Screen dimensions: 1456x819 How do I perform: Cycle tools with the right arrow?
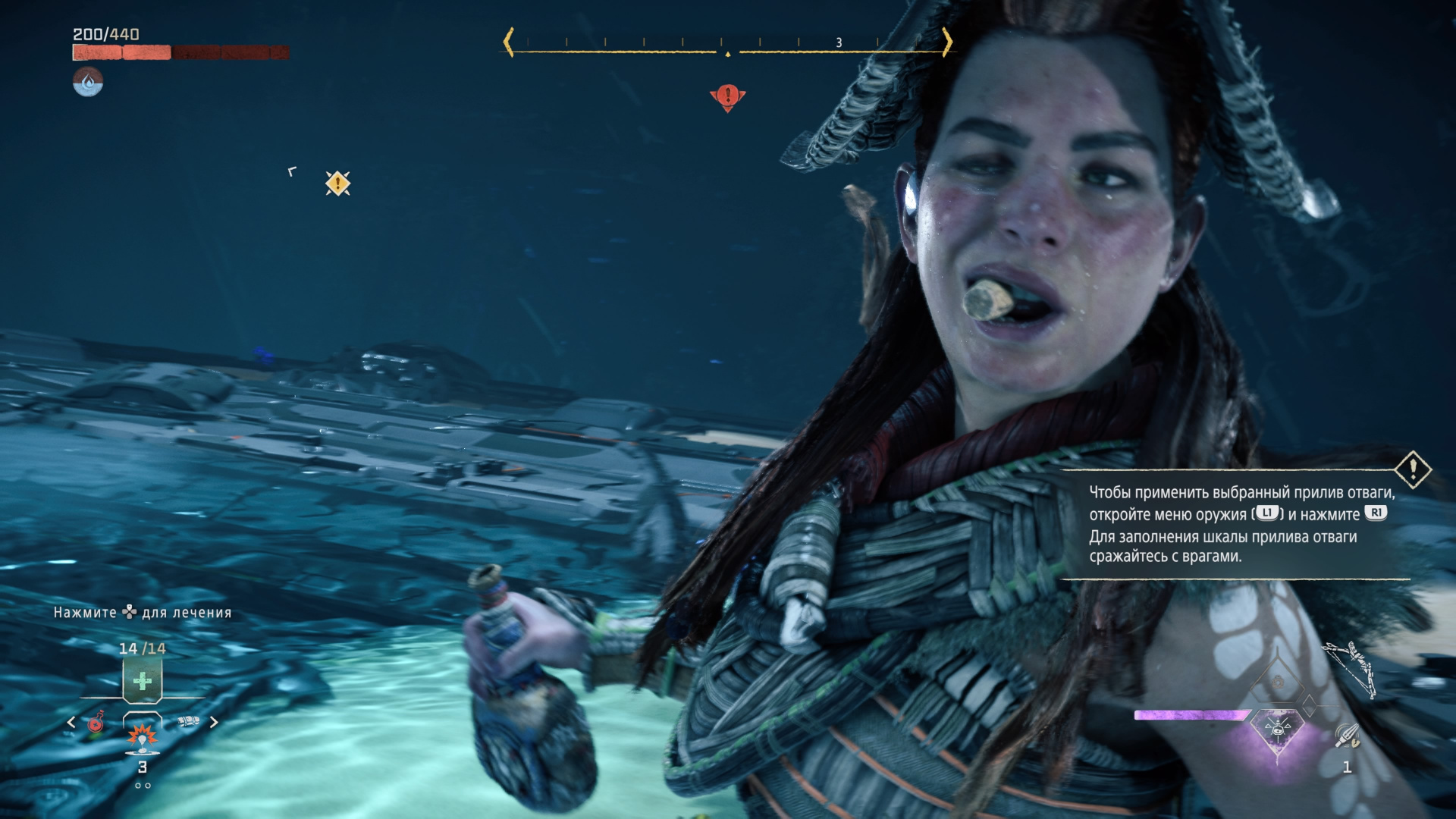[x=214, y=723]
